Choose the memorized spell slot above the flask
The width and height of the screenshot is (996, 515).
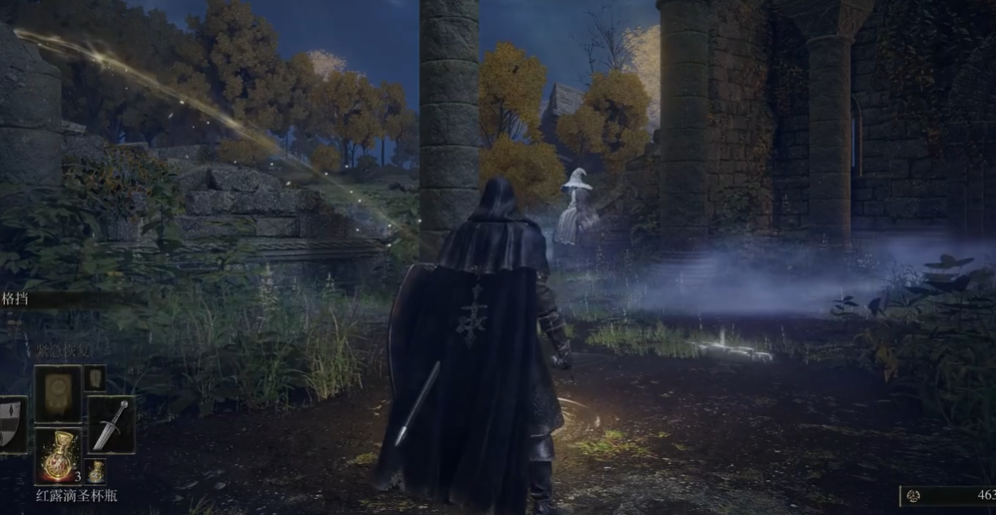click(x=58, y=393)
